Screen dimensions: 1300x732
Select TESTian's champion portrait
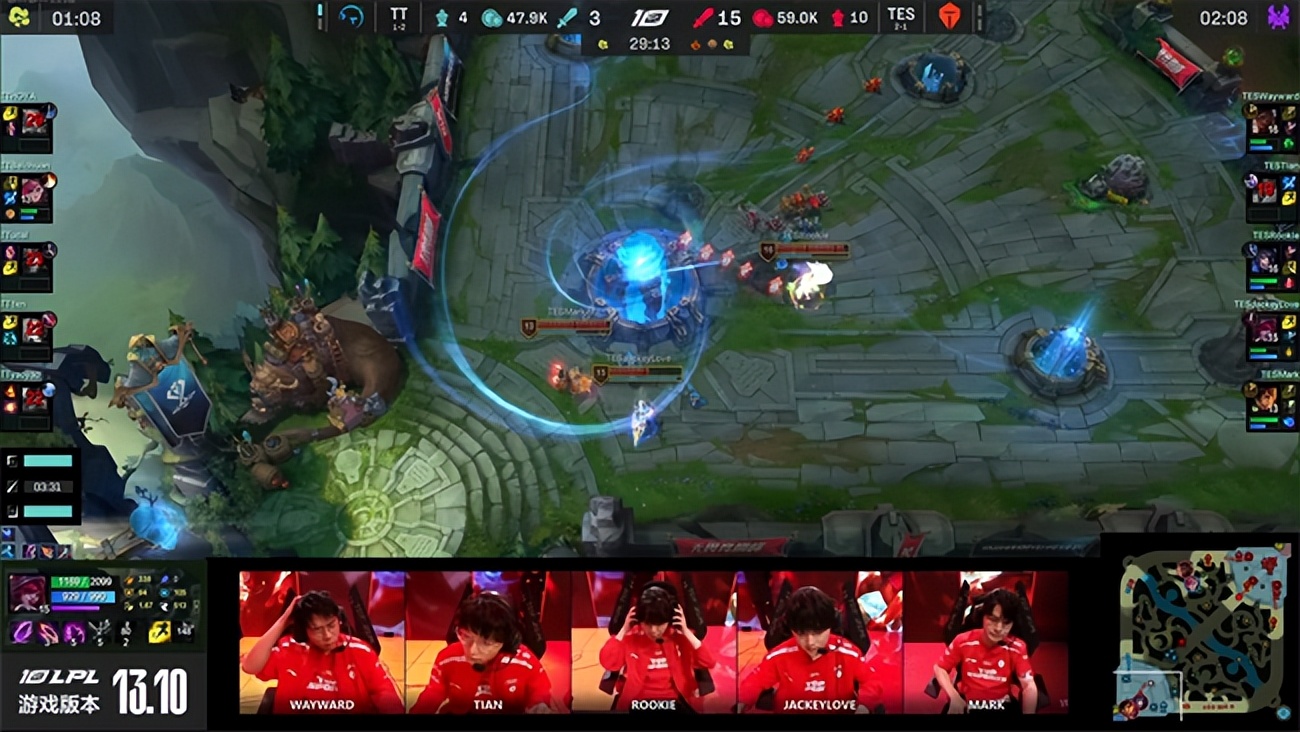pyautogui.click(x=1265, y=190)
